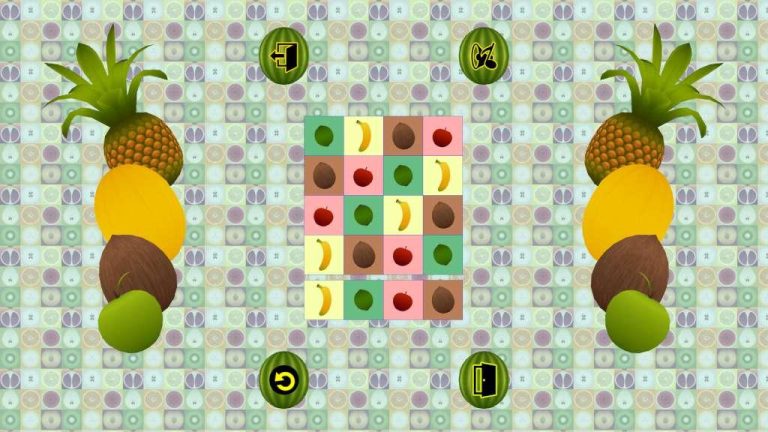The width and height of the screenshot is (768, 432).
Task: Toggle the sound and music watermelon button
Action: coord(483,55)
